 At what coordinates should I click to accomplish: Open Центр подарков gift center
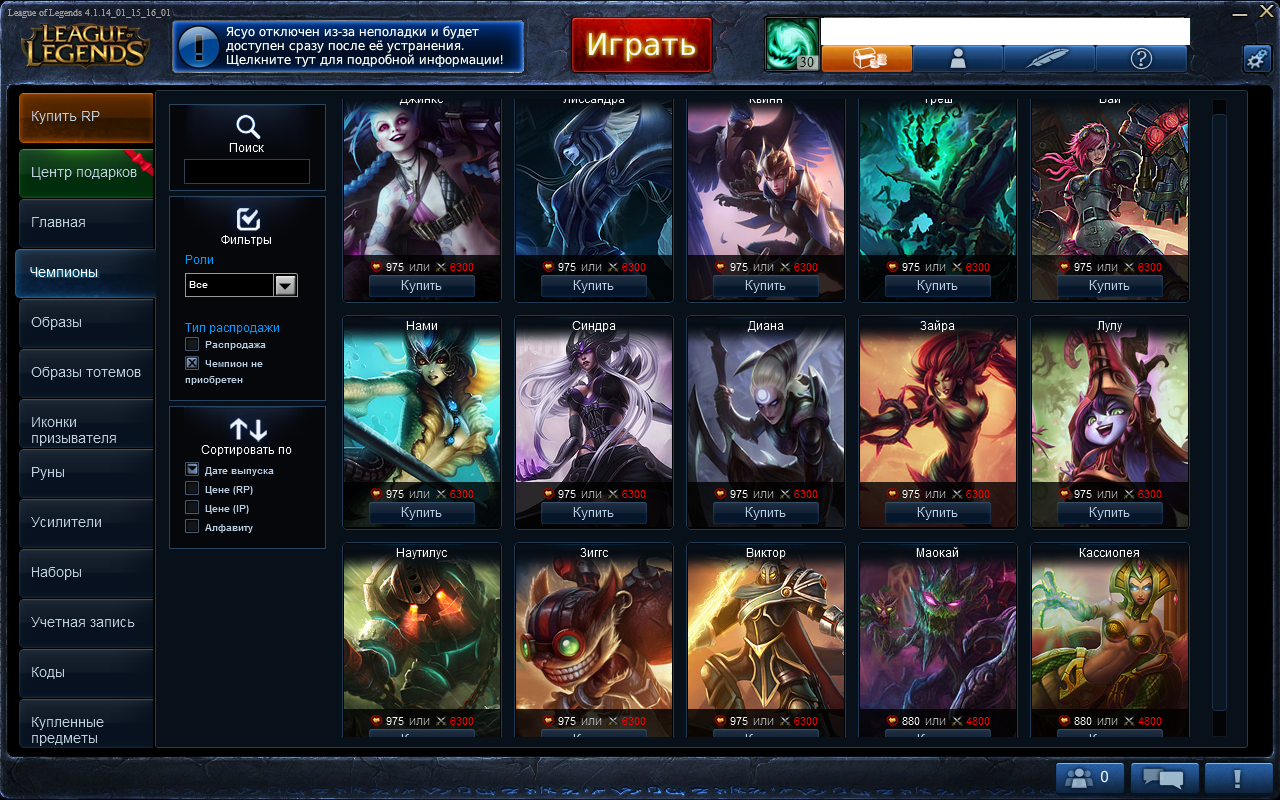[x=86, y=172]
